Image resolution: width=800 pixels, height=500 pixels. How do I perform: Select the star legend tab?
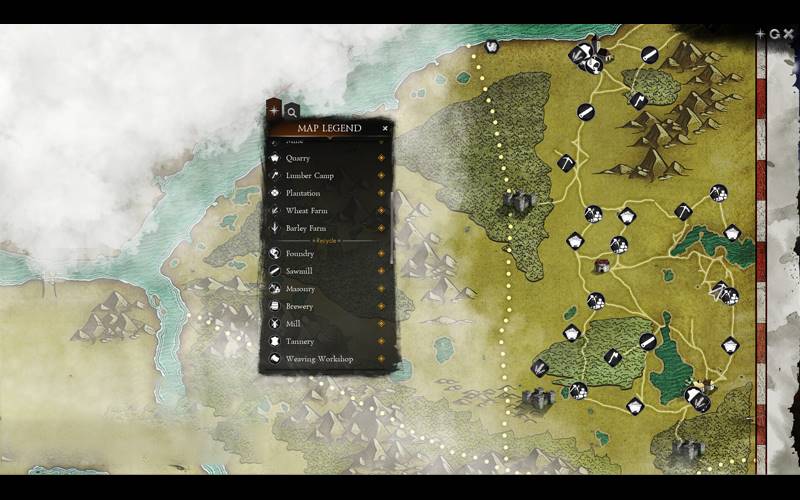(x=274, y=110)
